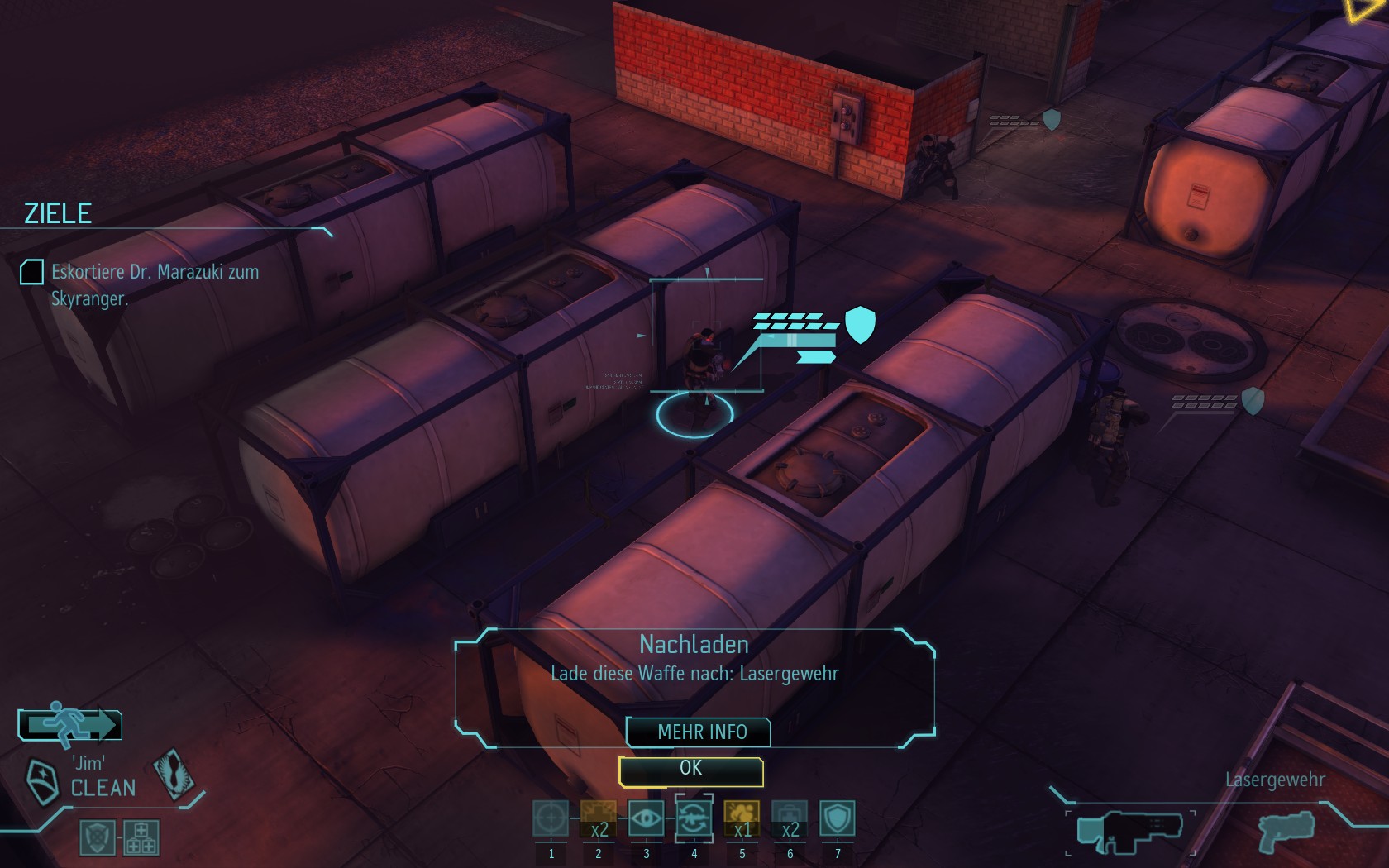
Task: Confirm reload with the OK button
Action: tap(690, 770)
